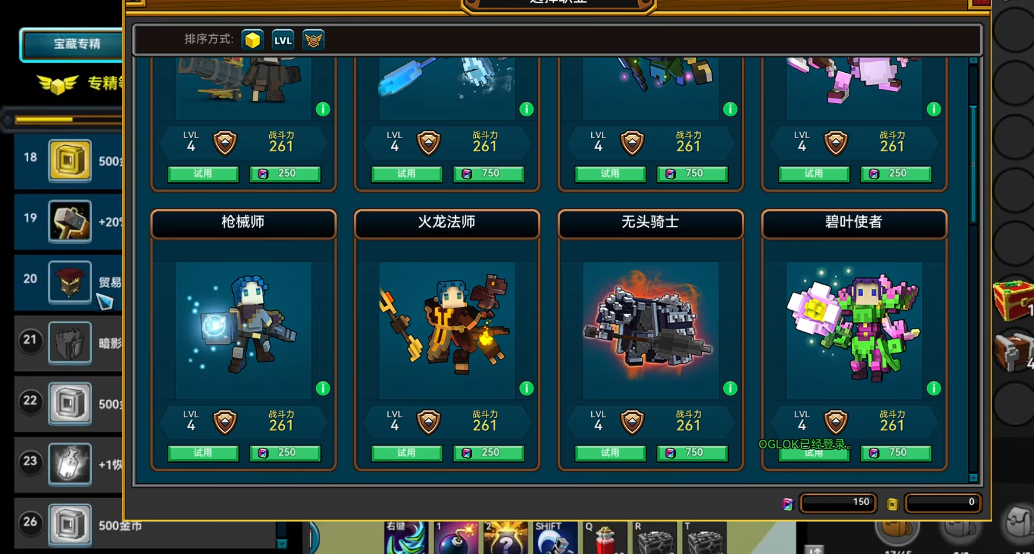Purchase 碧叶使者 for 750

coord(896,453)
